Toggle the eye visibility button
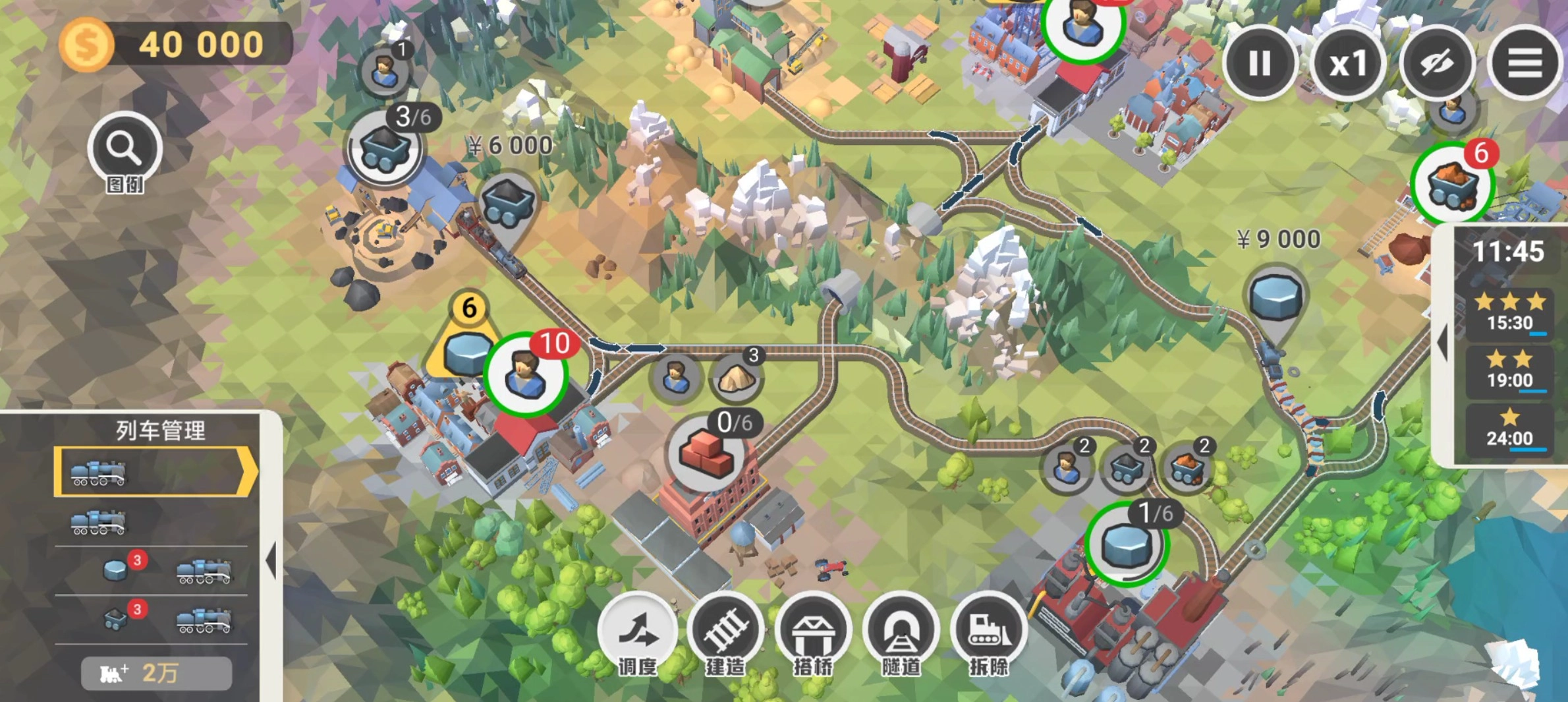The height and width of the screenshot is (702, 1568). click(1437, 64)
